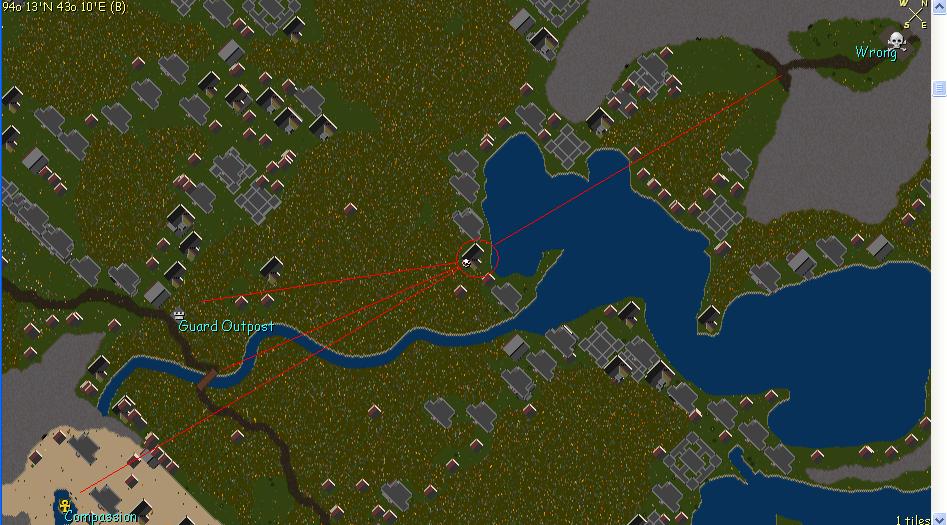The height and width of the screenshot is (525, 947).
Task: Select the Wrong dungeon skull marker
Action: click(x=896, y=41)
